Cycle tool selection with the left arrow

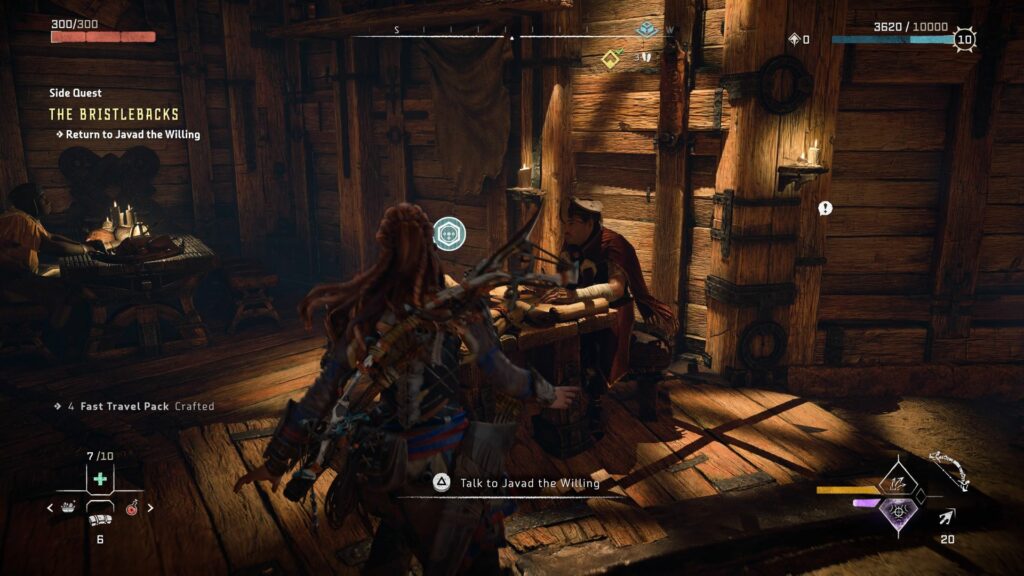pos(51,508)
